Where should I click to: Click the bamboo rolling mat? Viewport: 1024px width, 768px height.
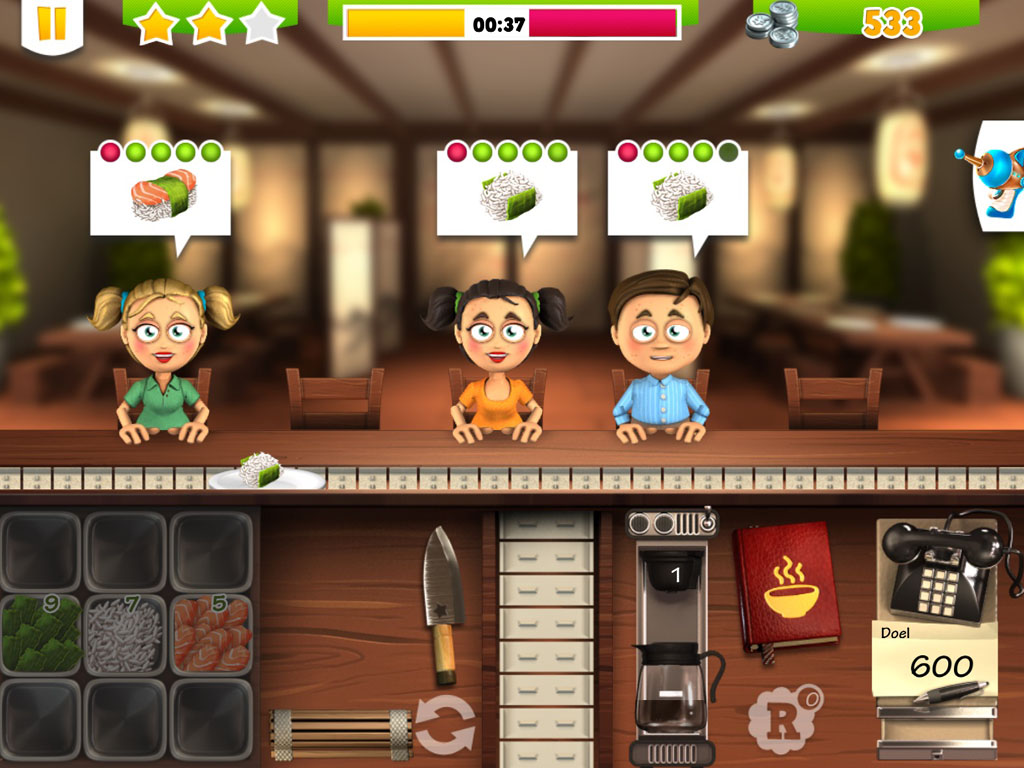340,733
